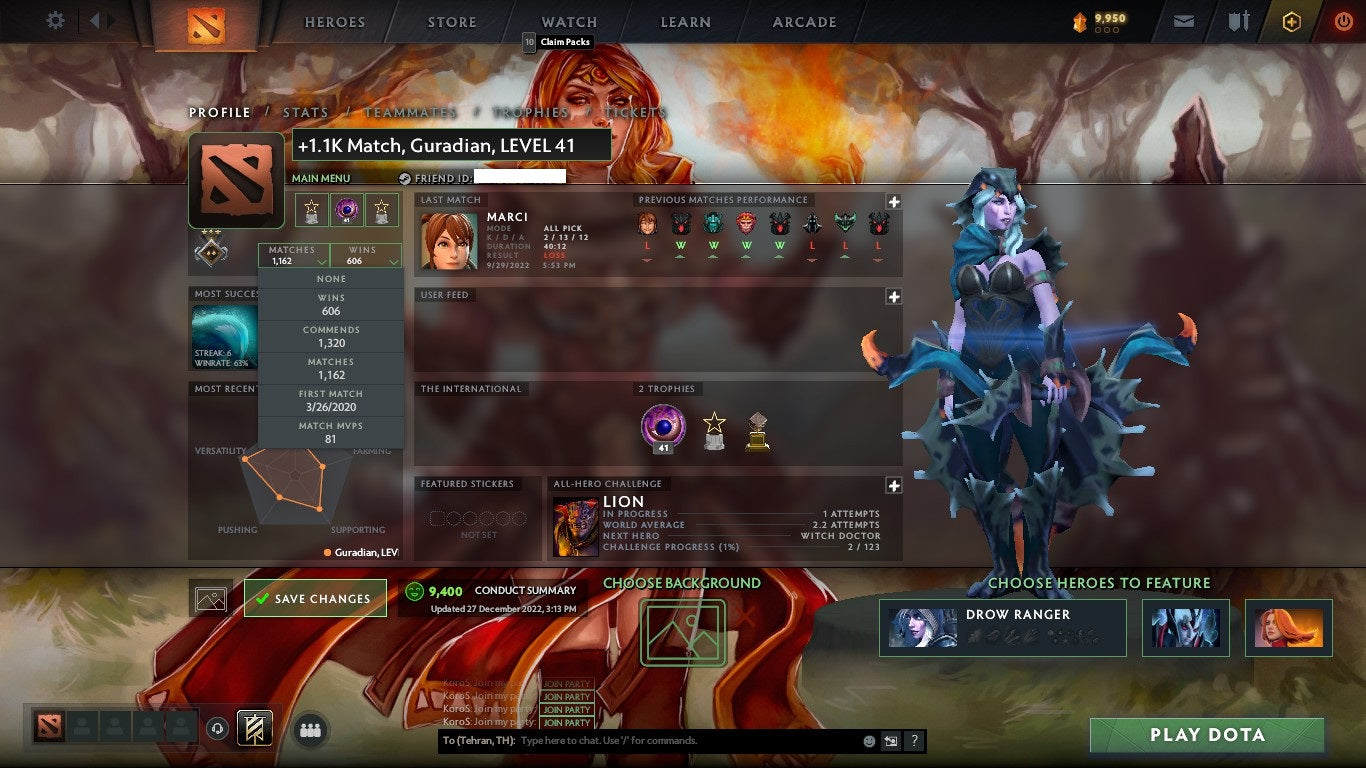
Task: Click the green conduct summary score
Action: [446, 590]
